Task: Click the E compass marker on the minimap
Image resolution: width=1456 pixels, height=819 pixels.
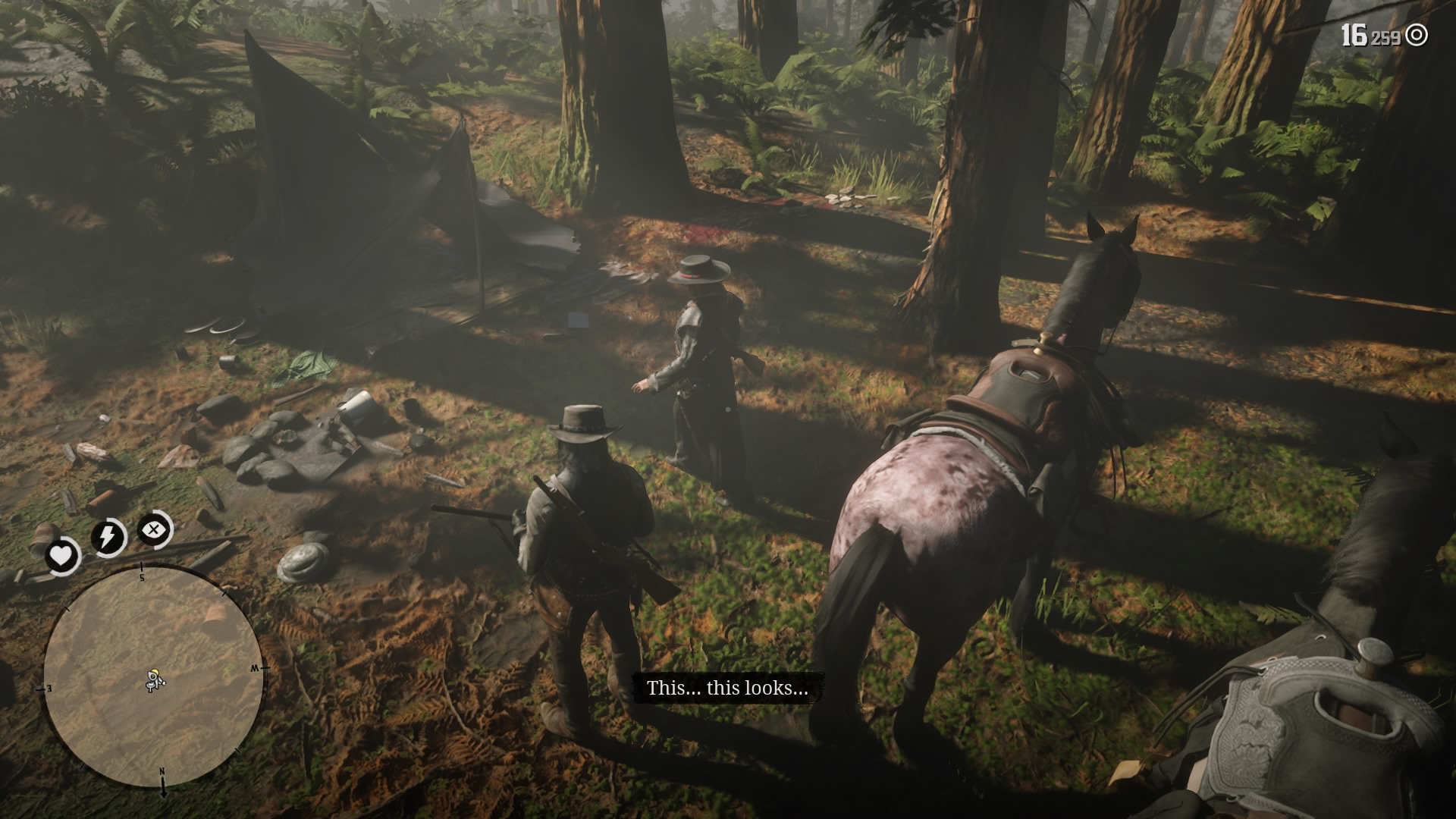Action: [x=49, y=686]
